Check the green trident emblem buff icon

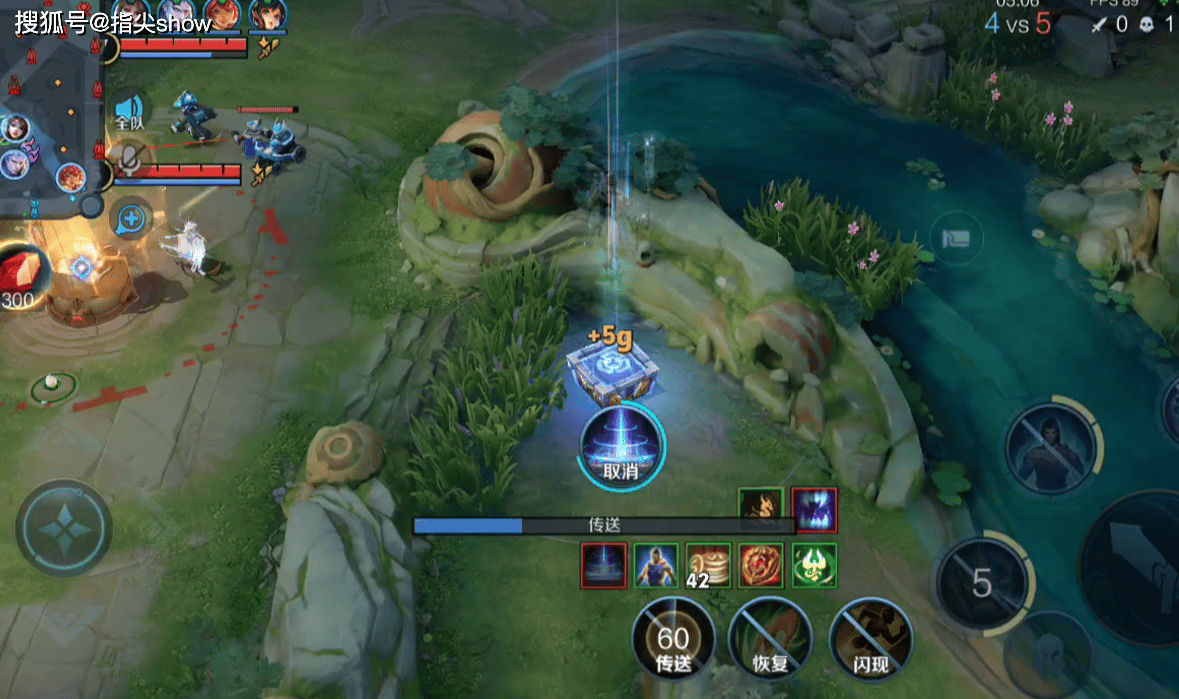[x=814, y=565]
